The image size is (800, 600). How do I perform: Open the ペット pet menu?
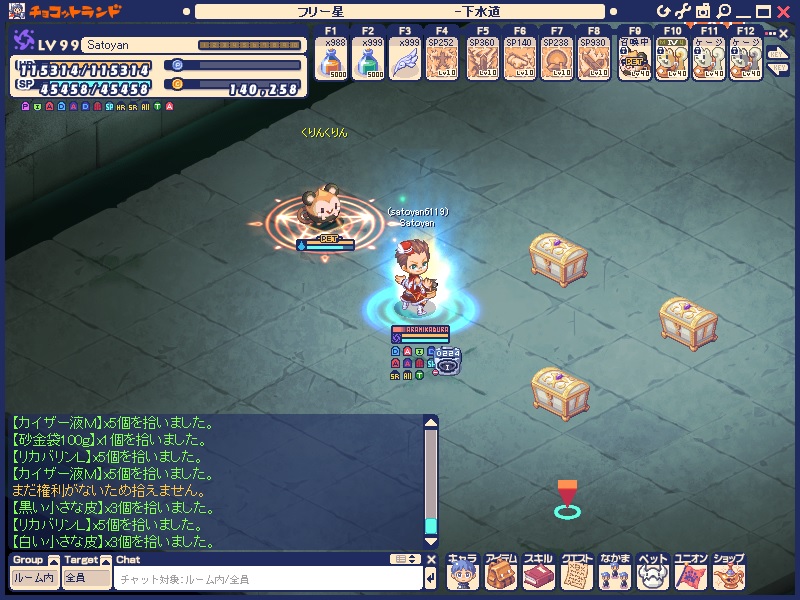pos(652,573)
